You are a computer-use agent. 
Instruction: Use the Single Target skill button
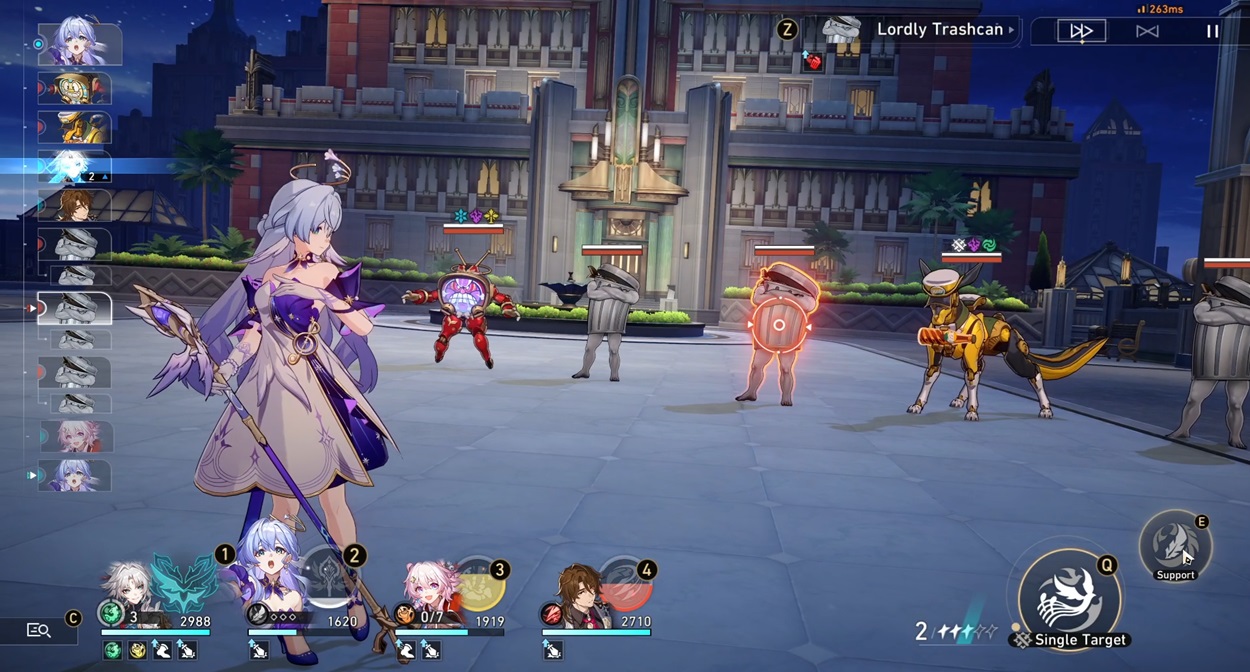pos(1068,598)
